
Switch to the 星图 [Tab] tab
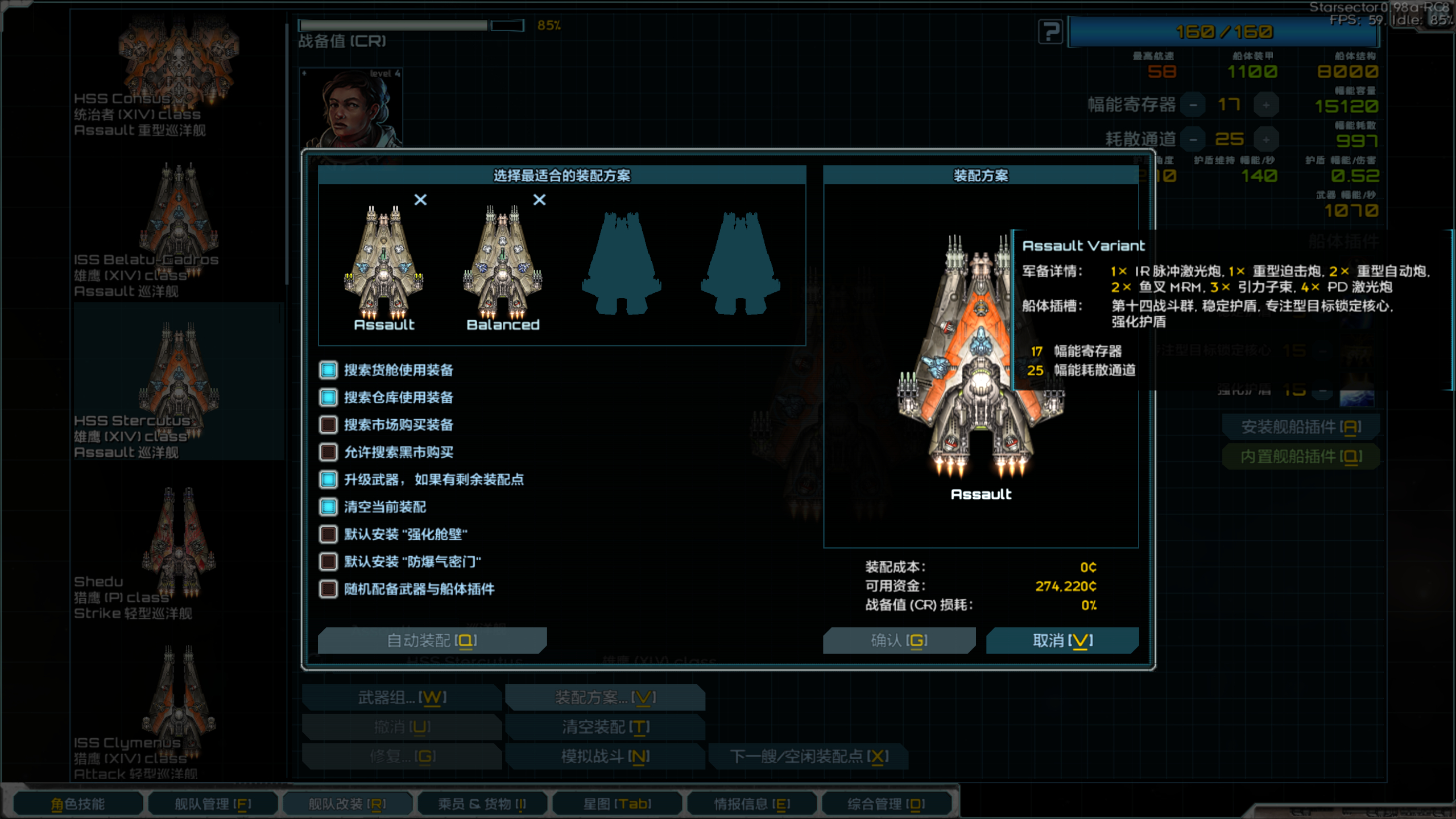point(617,804)
